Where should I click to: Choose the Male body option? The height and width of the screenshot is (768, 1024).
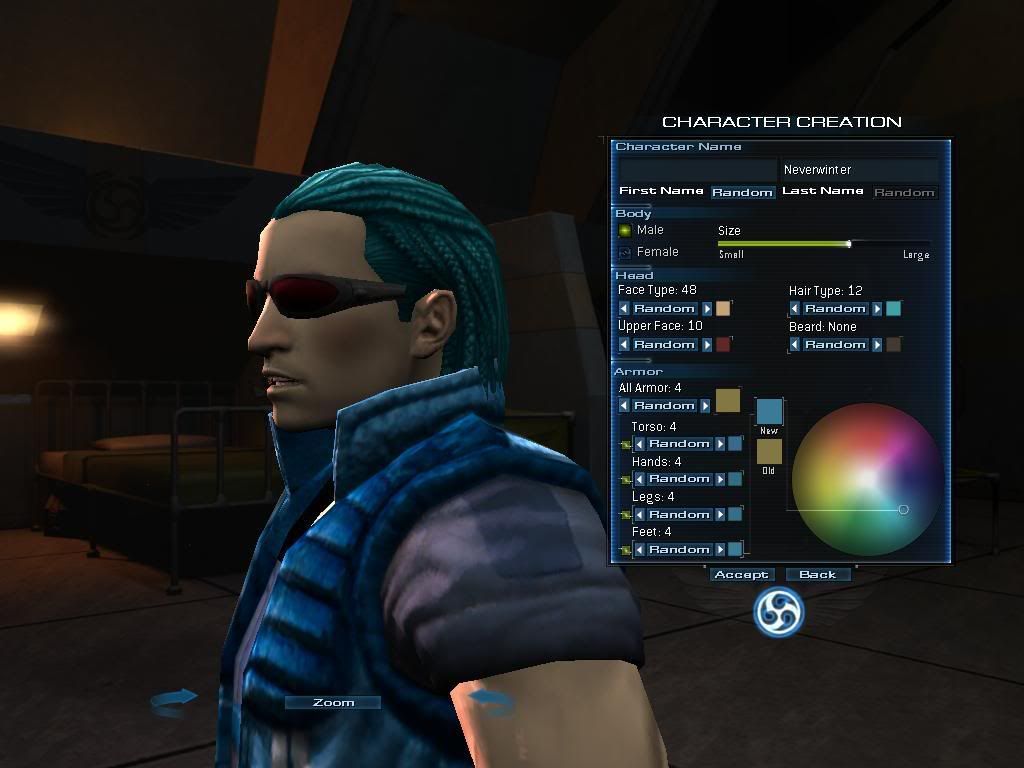coord(626,230)
